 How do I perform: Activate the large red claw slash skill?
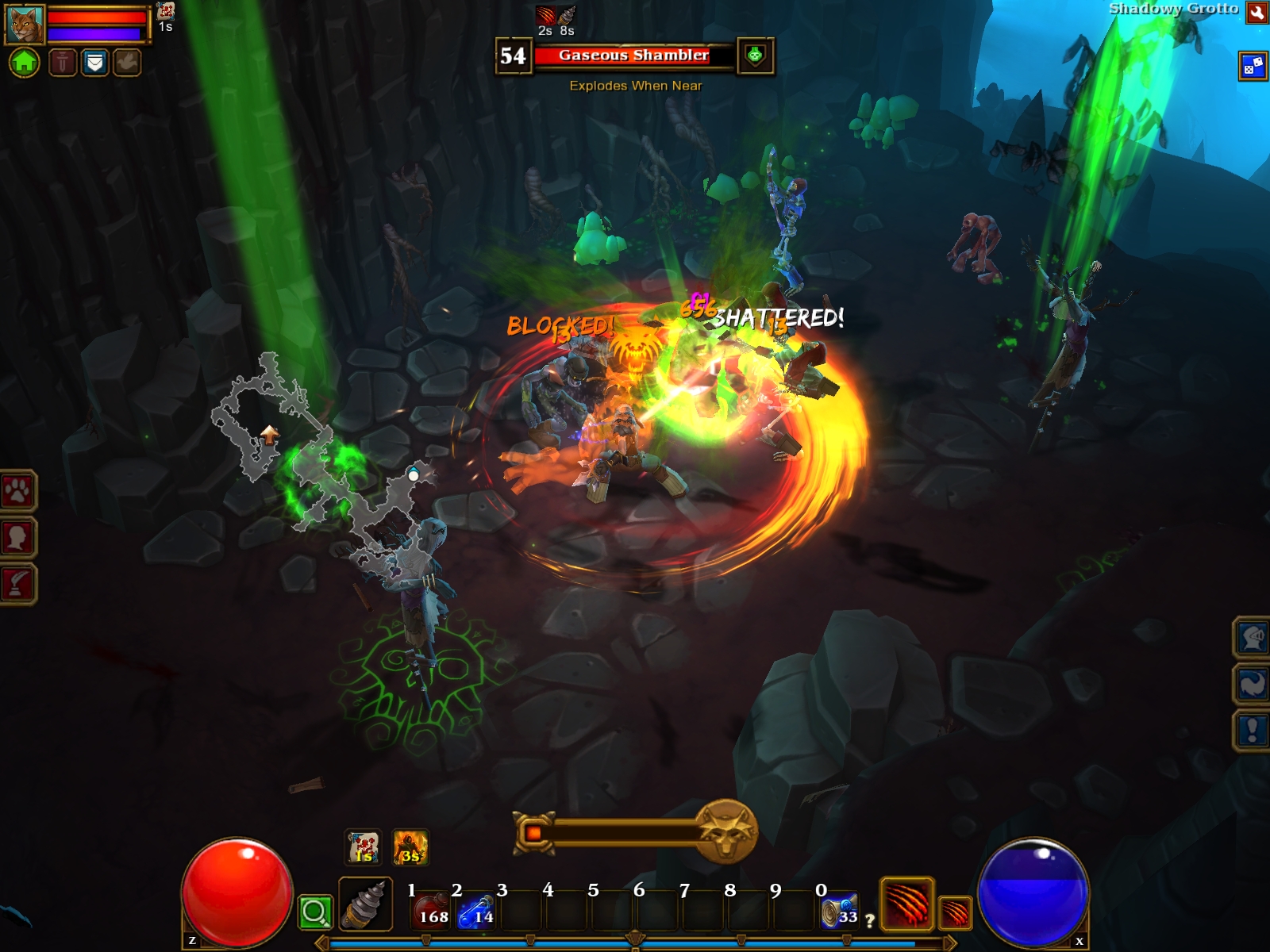tap(906, 904)
